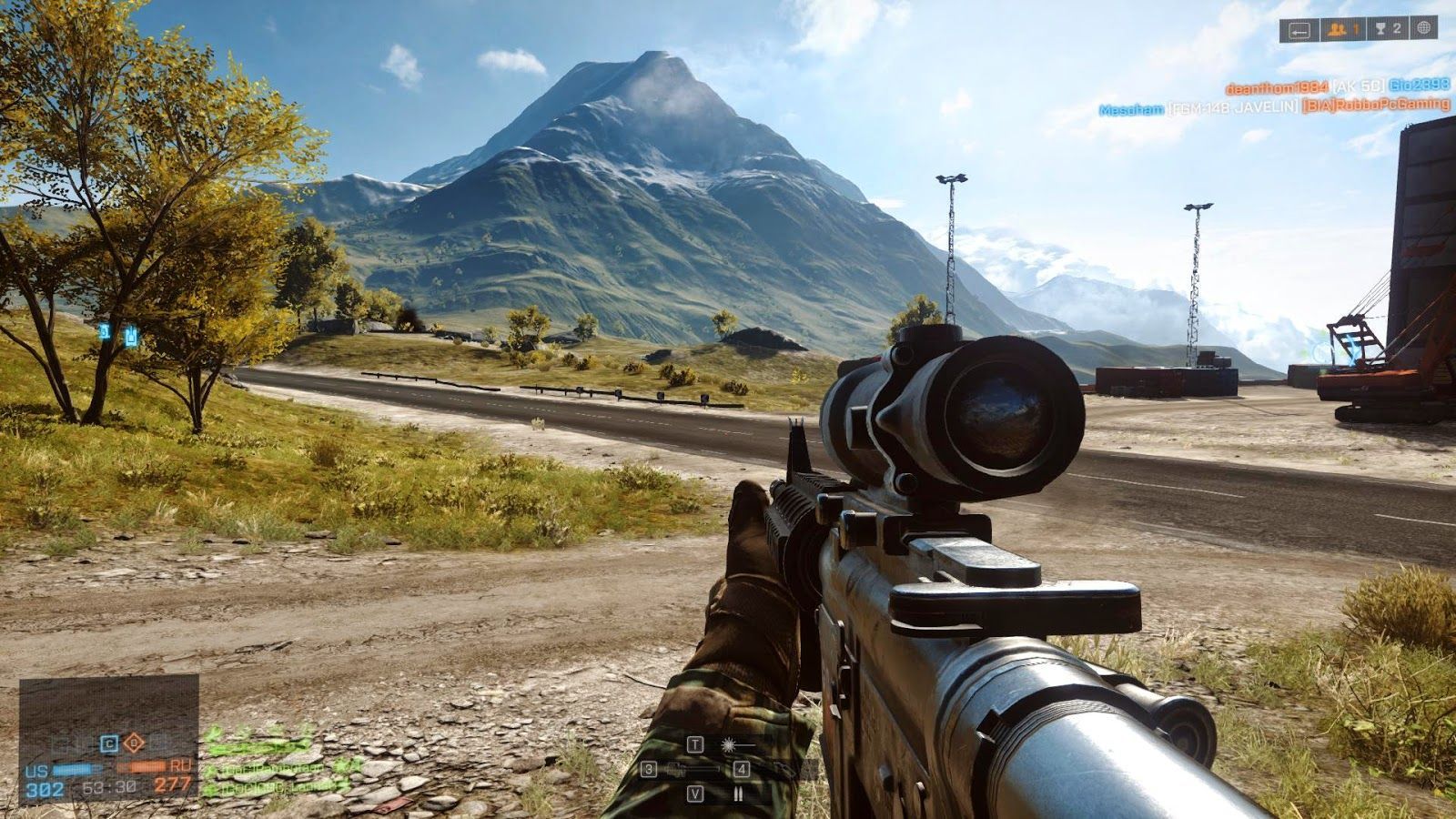Screen dimensions: 1456x819
Task: Click the laser sight sun icon near T
Action: click(x=728, y=744)
